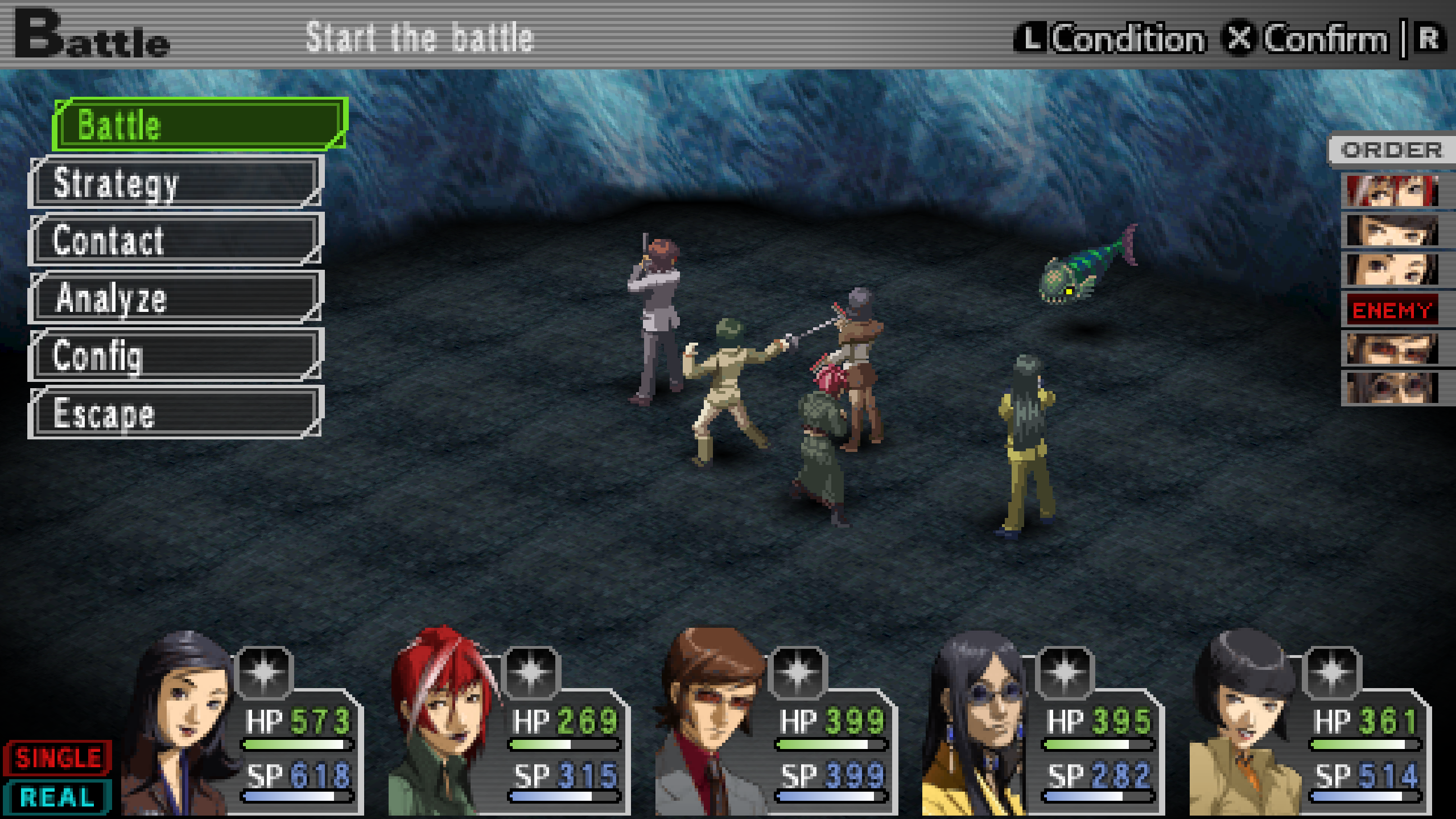Select the red ENEMY entry in turn order

tap(1391, 310)
